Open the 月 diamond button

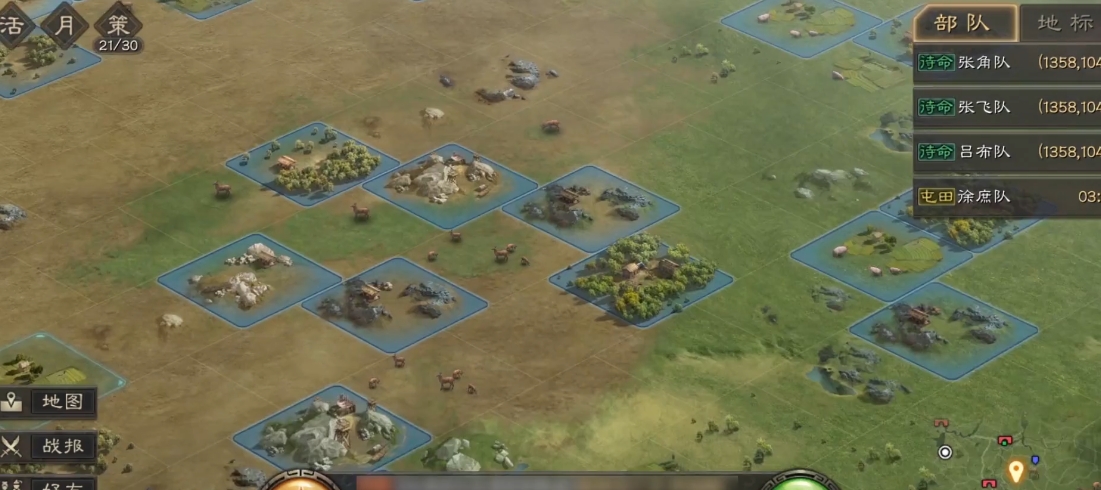pos(65,26)
